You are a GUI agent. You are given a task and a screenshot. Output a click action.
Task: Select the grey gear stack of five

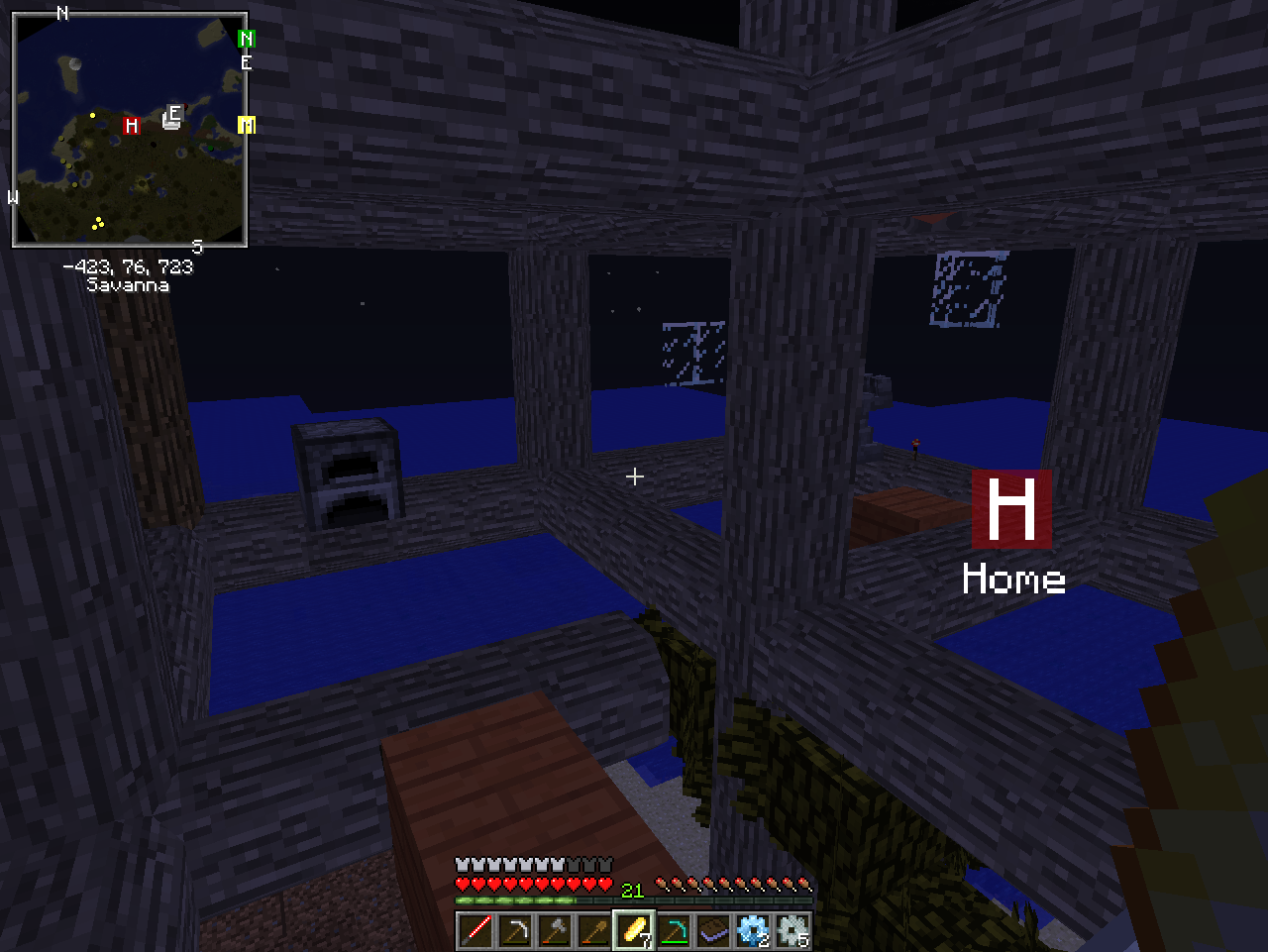tap(792, 931)
